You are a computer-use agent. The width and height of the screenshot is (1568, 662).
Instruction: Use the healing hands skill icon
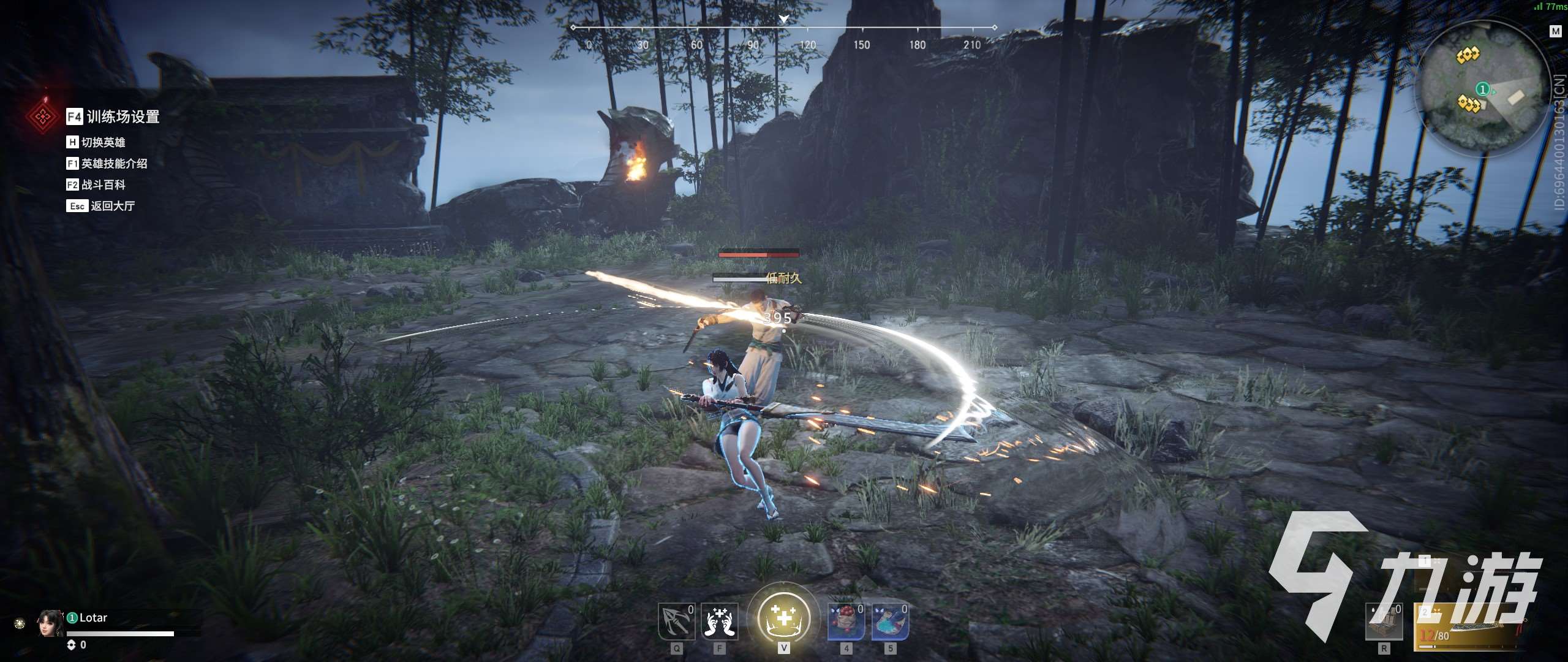pos(719,622)
